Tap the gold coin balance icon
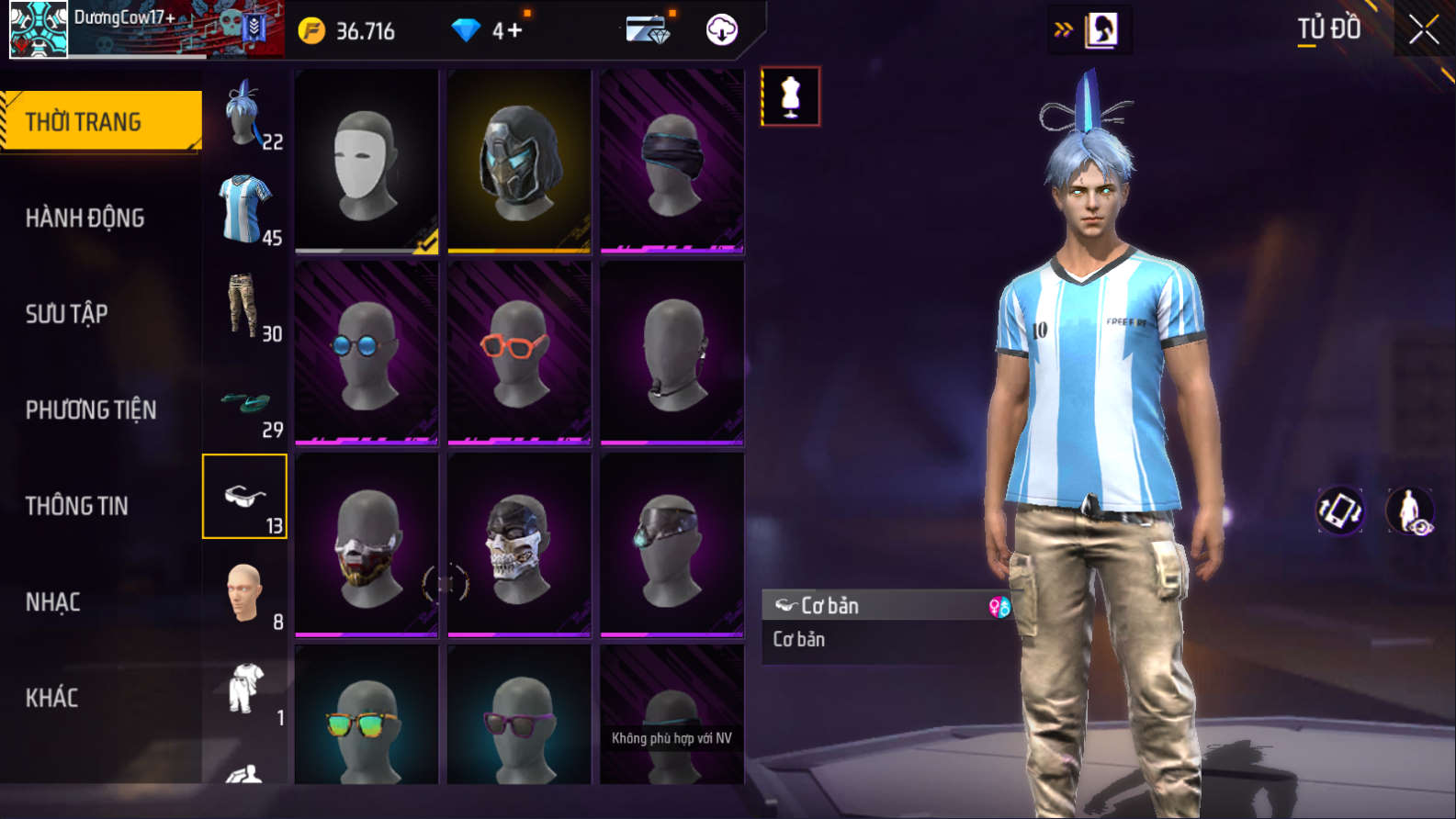 coord(312,31)
